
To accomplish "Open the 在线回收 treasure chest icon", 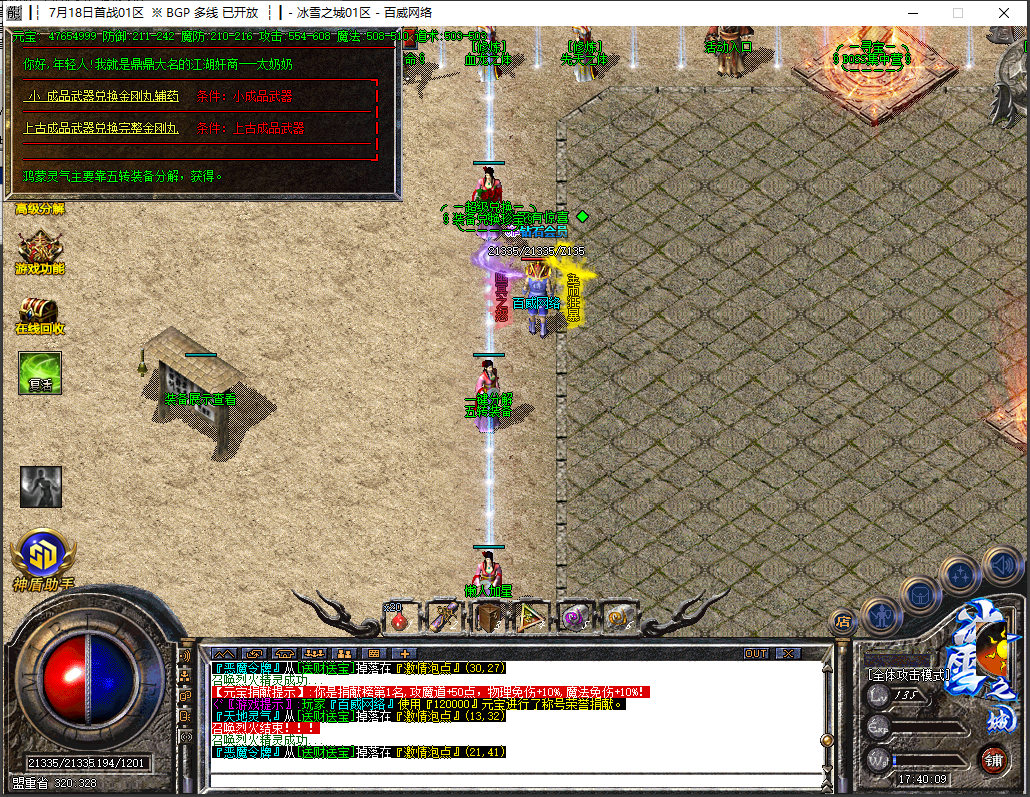I will coord(39,313).
